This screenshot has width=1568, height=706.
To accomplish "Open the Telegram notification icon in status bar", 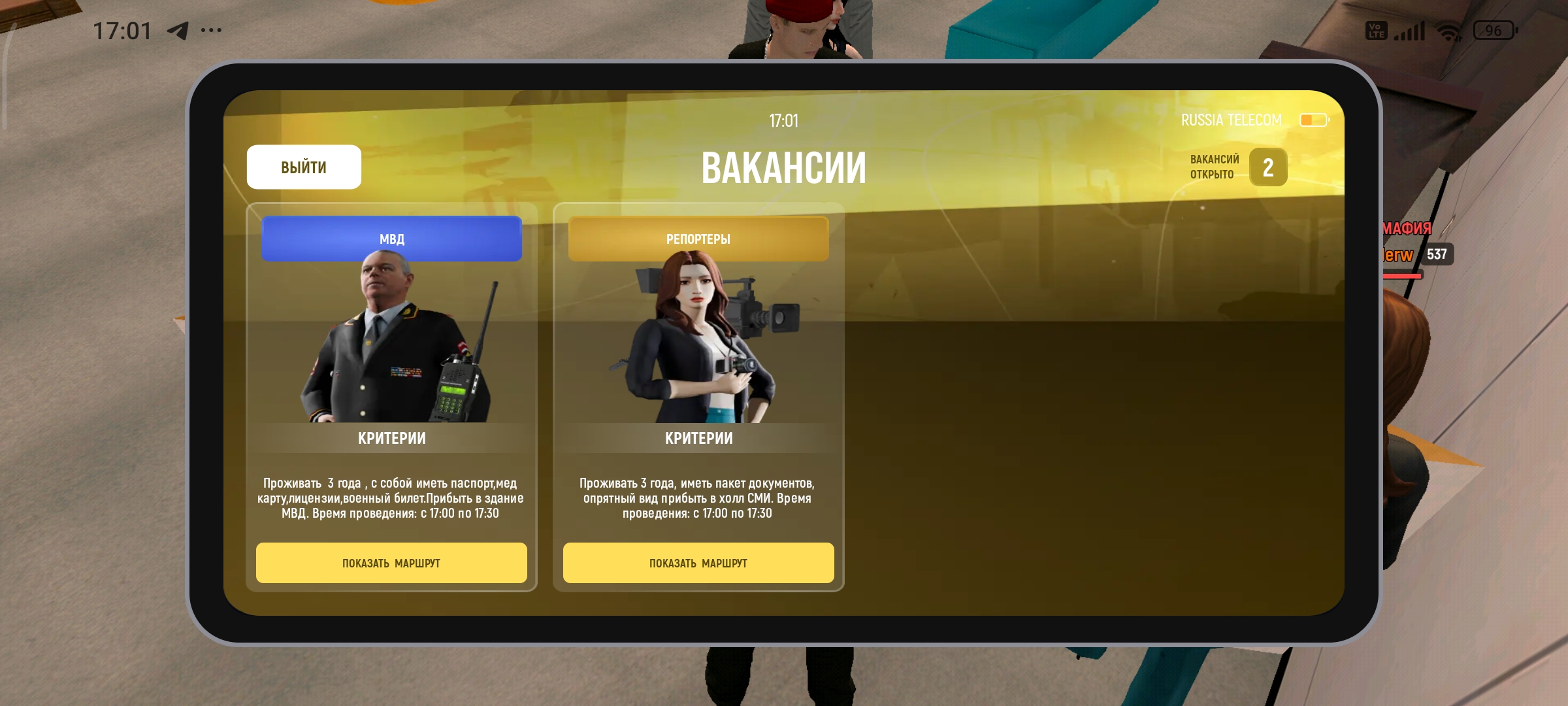I will point(178,31).
